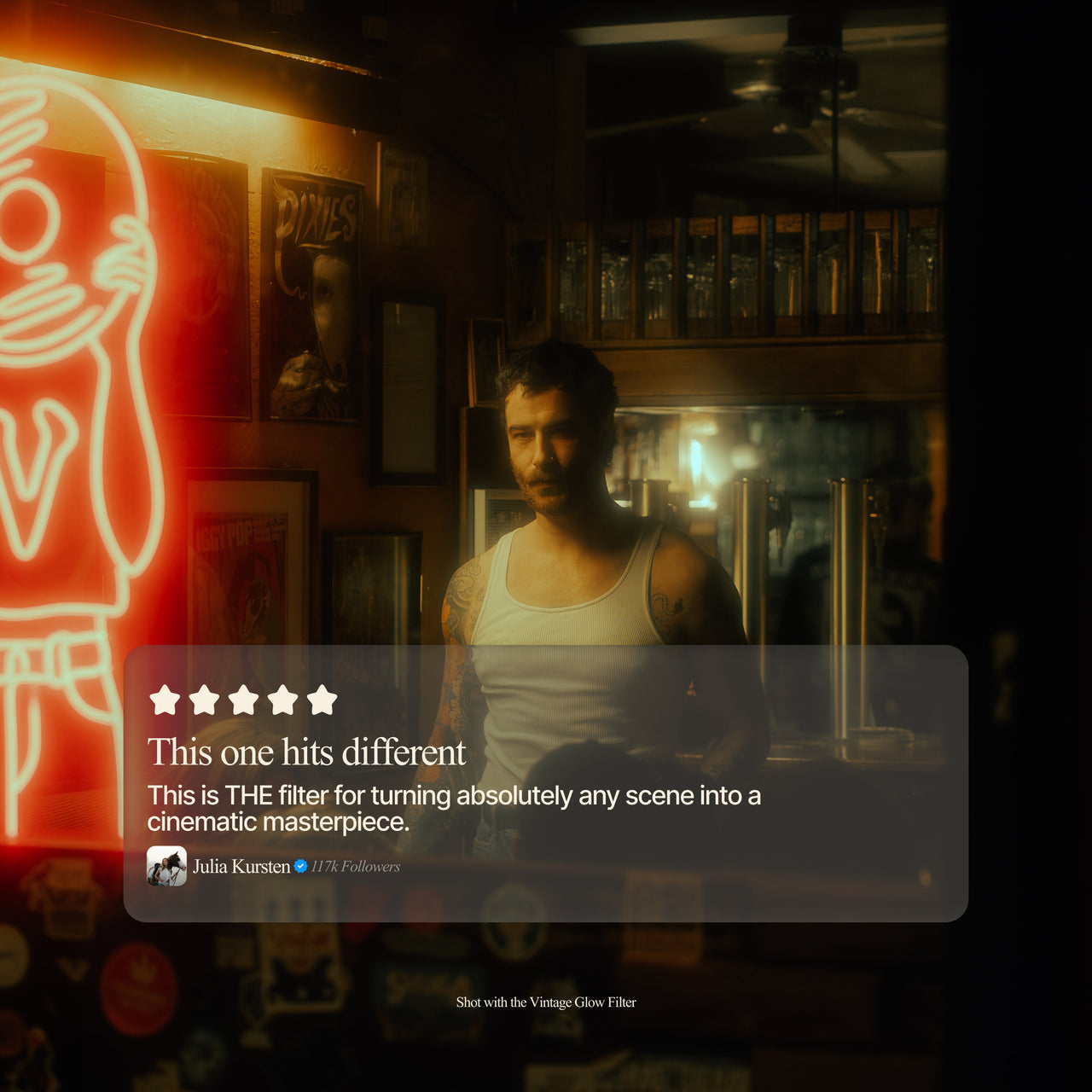The image size is (1092, 1092).
Task: Select the blue verified badge
Action: point(300,866)
